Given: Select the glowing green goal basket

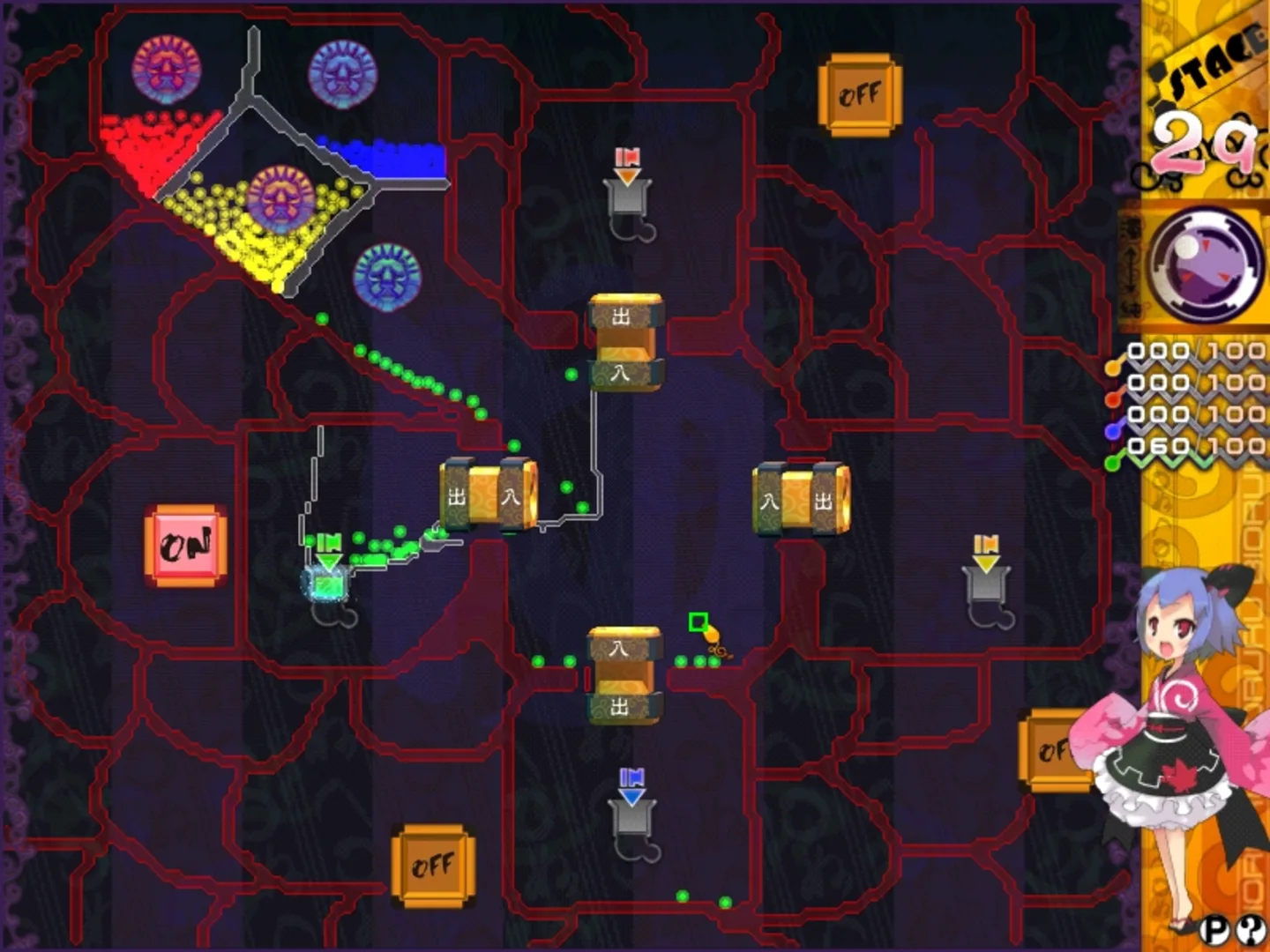Looking at the screenshot, I should tap(326, 582).
